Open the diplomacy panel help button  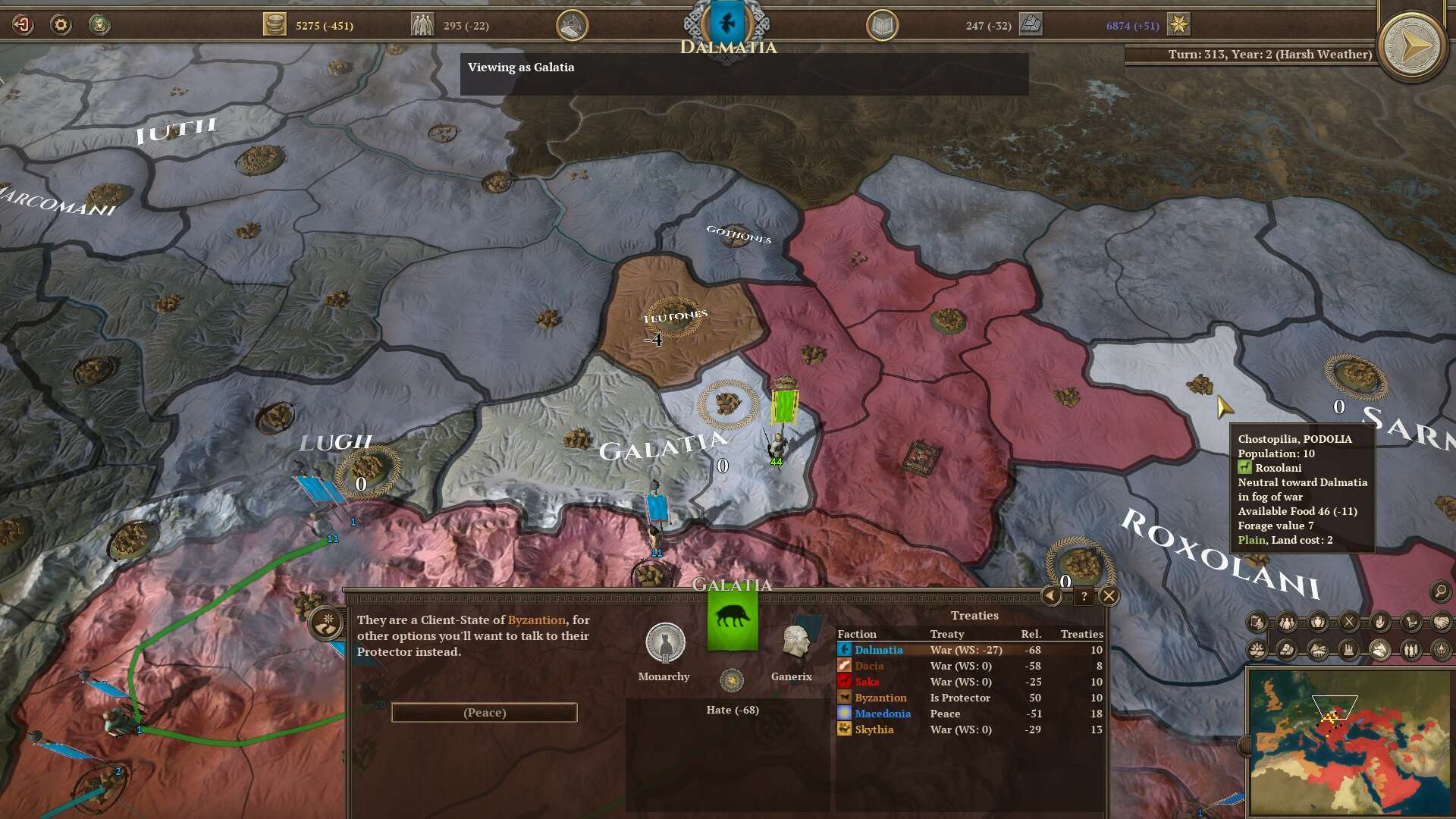pyautogui.click(x=1084, y=597)
